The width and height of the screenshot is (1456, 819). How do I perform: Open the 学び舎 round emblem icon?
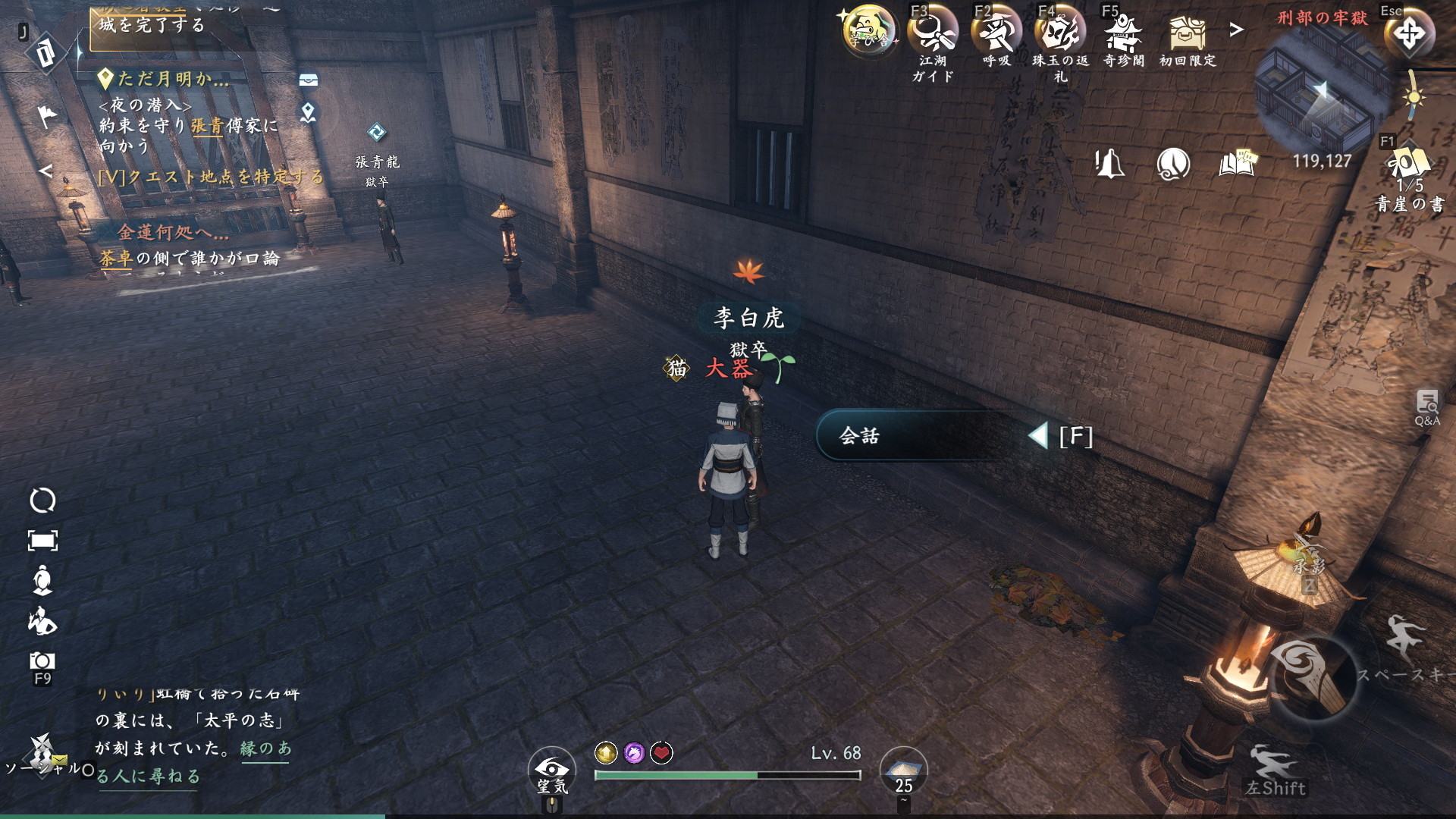pos(869,33)
